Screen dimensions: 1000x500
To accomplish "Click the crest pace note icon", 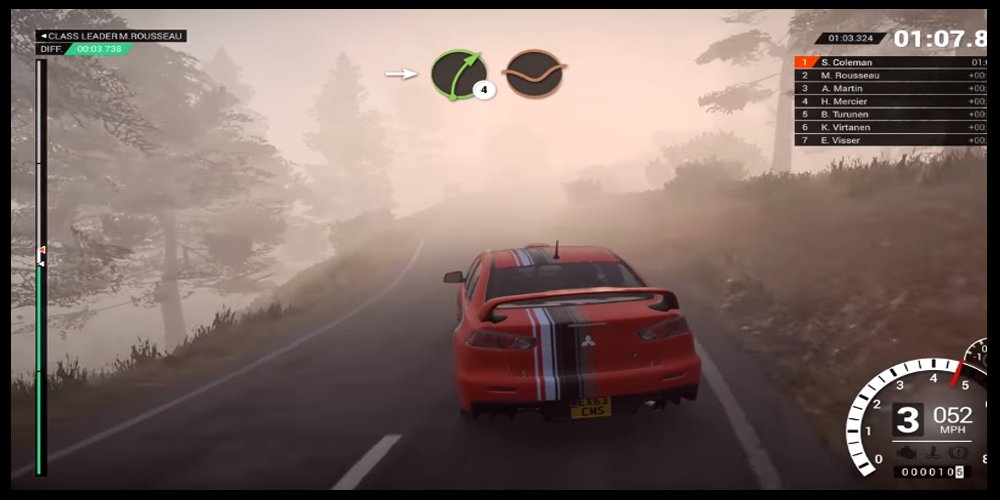I will click(534, 74).
